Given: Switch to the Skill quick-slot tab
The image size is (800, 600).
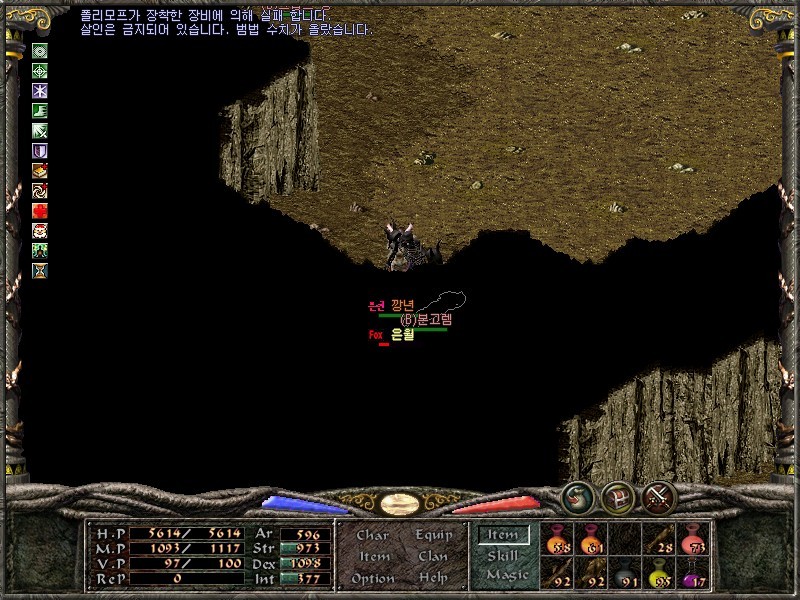Looking at the screenshot, I should pos(503,556).
